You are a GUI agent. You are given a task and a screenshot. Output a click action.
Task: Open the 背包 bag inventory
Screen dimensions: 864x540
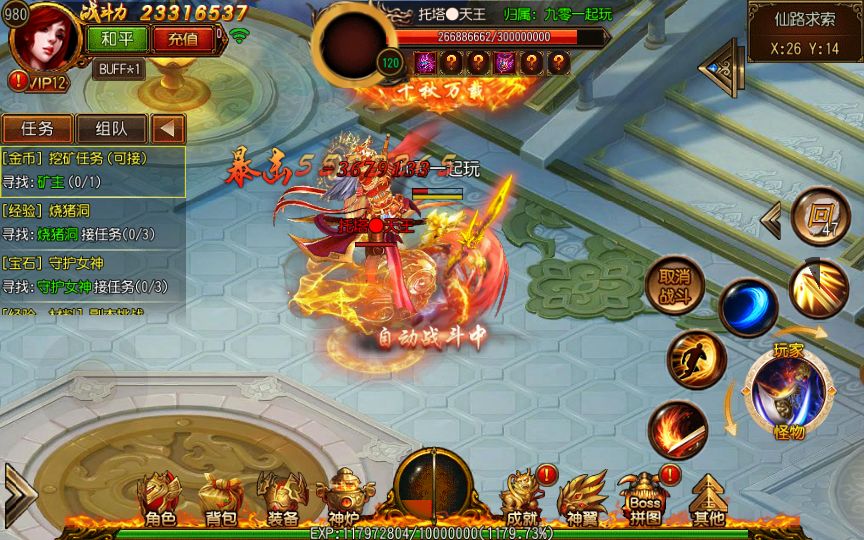[220, 499]
